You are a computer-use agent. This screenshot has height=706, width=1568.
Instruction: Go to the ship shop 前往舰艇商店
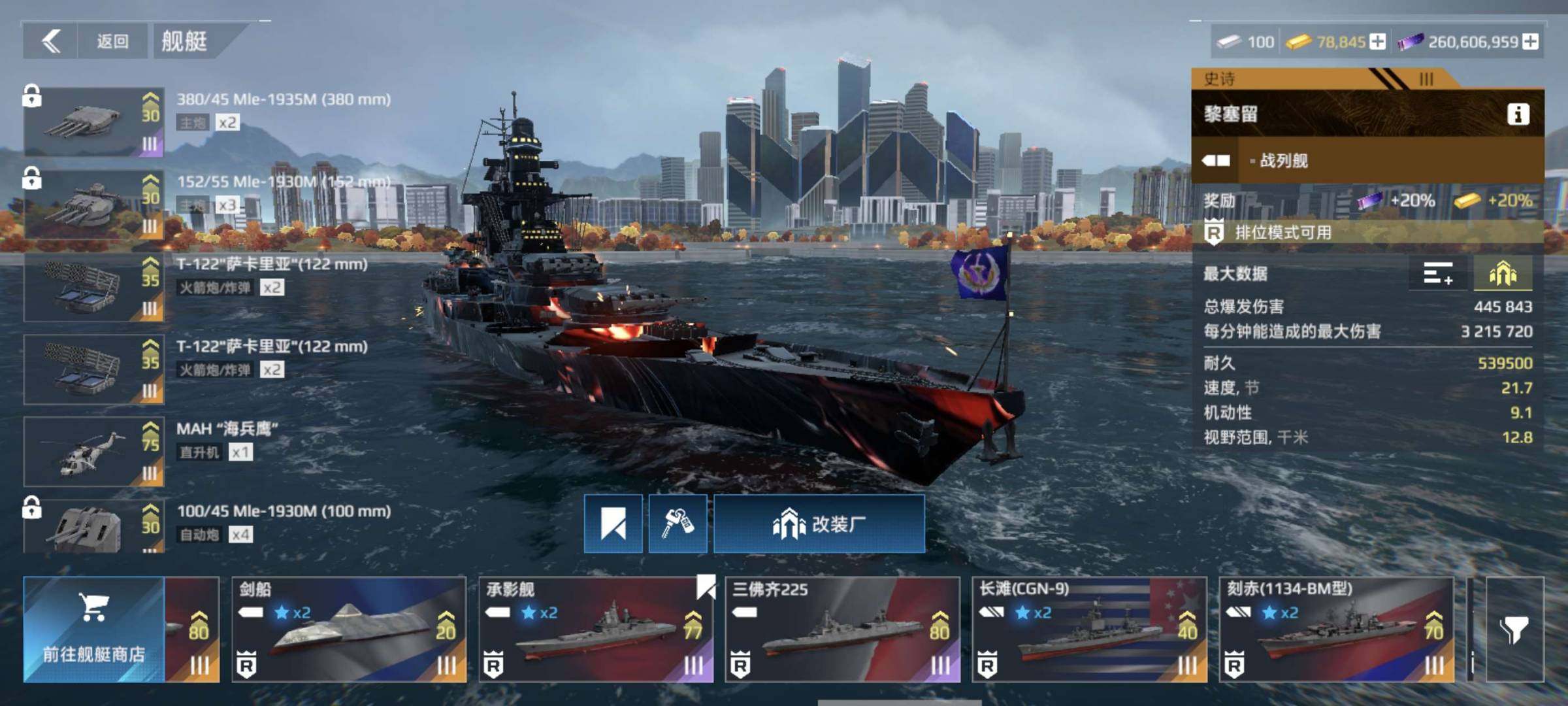coord(94,630)
